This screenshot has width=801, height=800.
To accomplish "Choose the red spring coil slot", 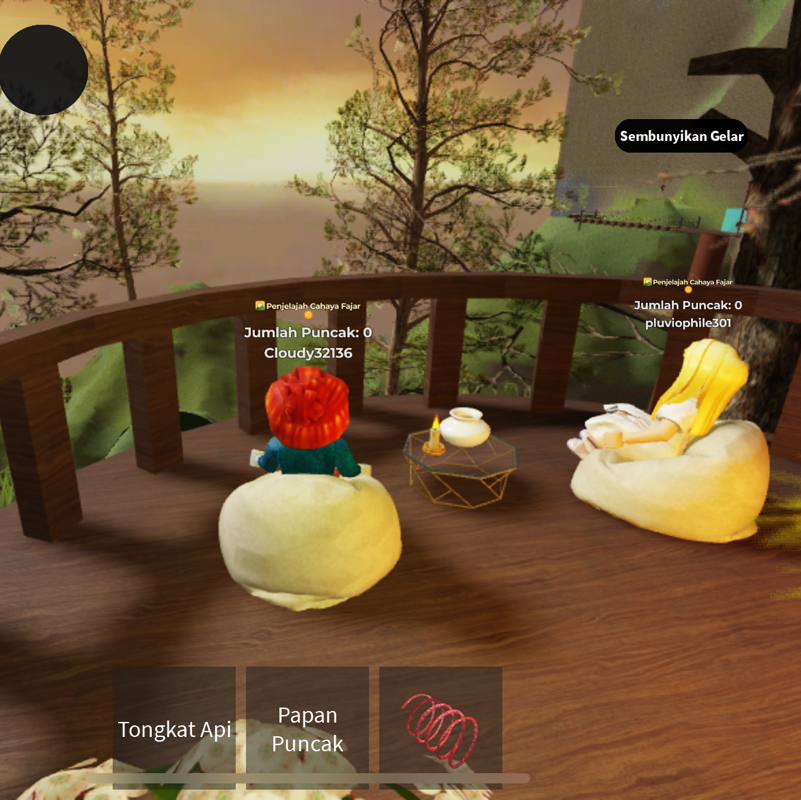I will 440,728.
